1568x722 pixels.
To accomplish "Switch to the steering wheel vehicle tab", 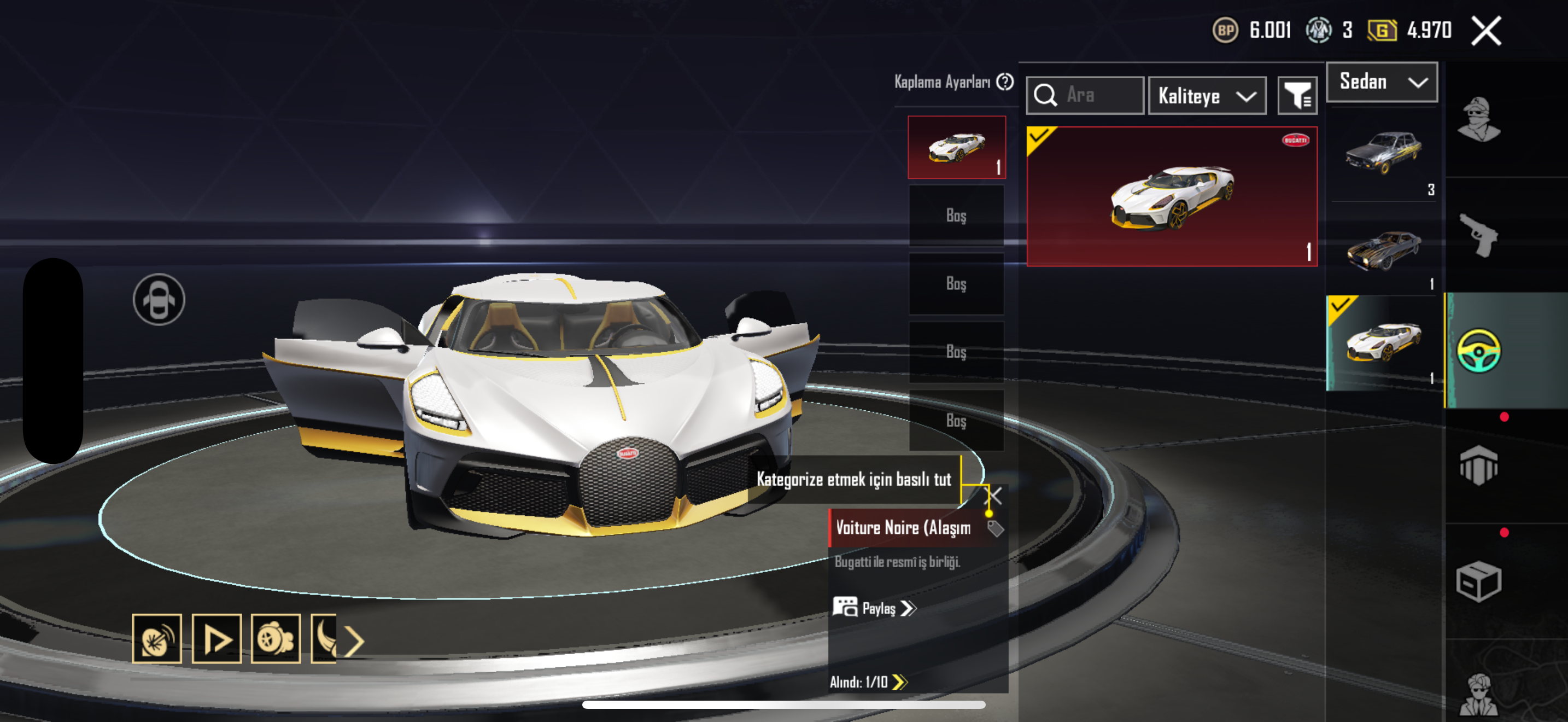I will (1478, 350).
